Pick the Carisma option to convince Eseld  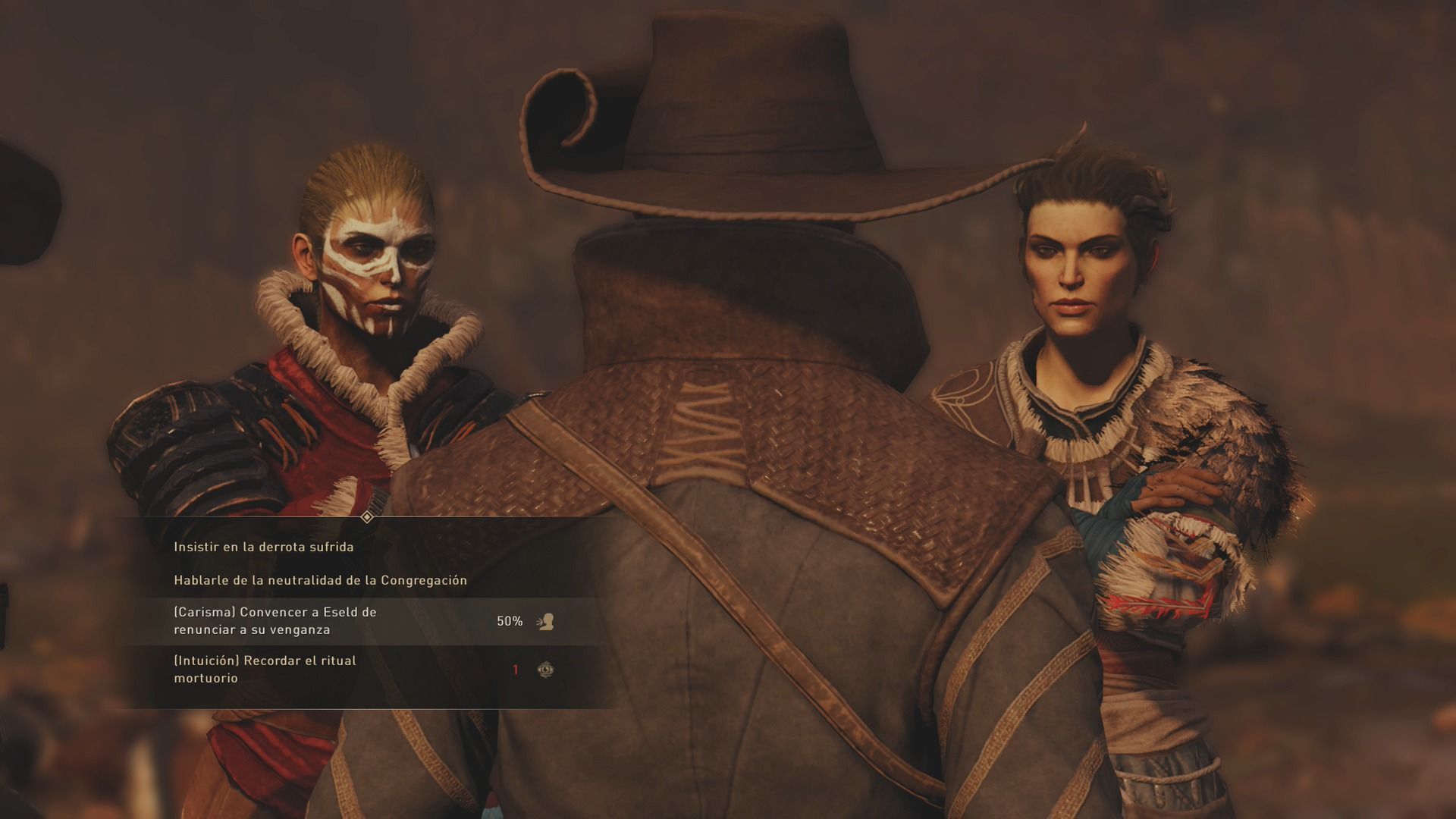point(275,621)
